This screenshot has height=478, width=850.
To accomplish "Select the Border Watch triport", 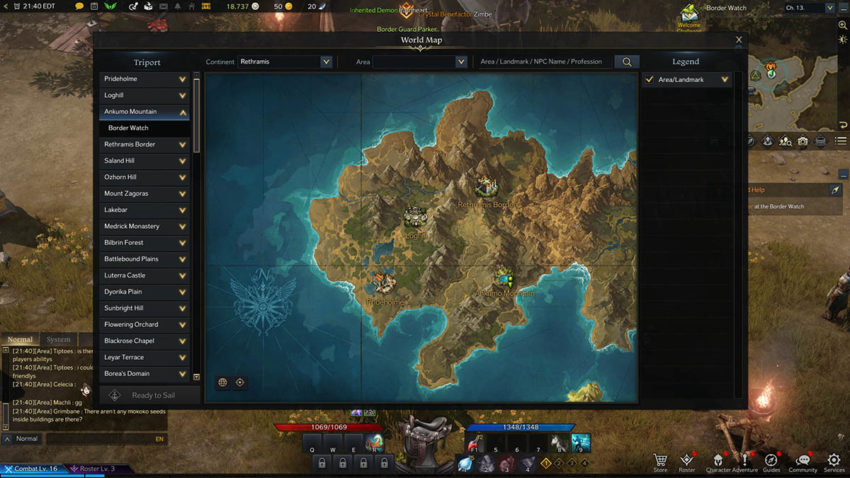I will 144,128.
